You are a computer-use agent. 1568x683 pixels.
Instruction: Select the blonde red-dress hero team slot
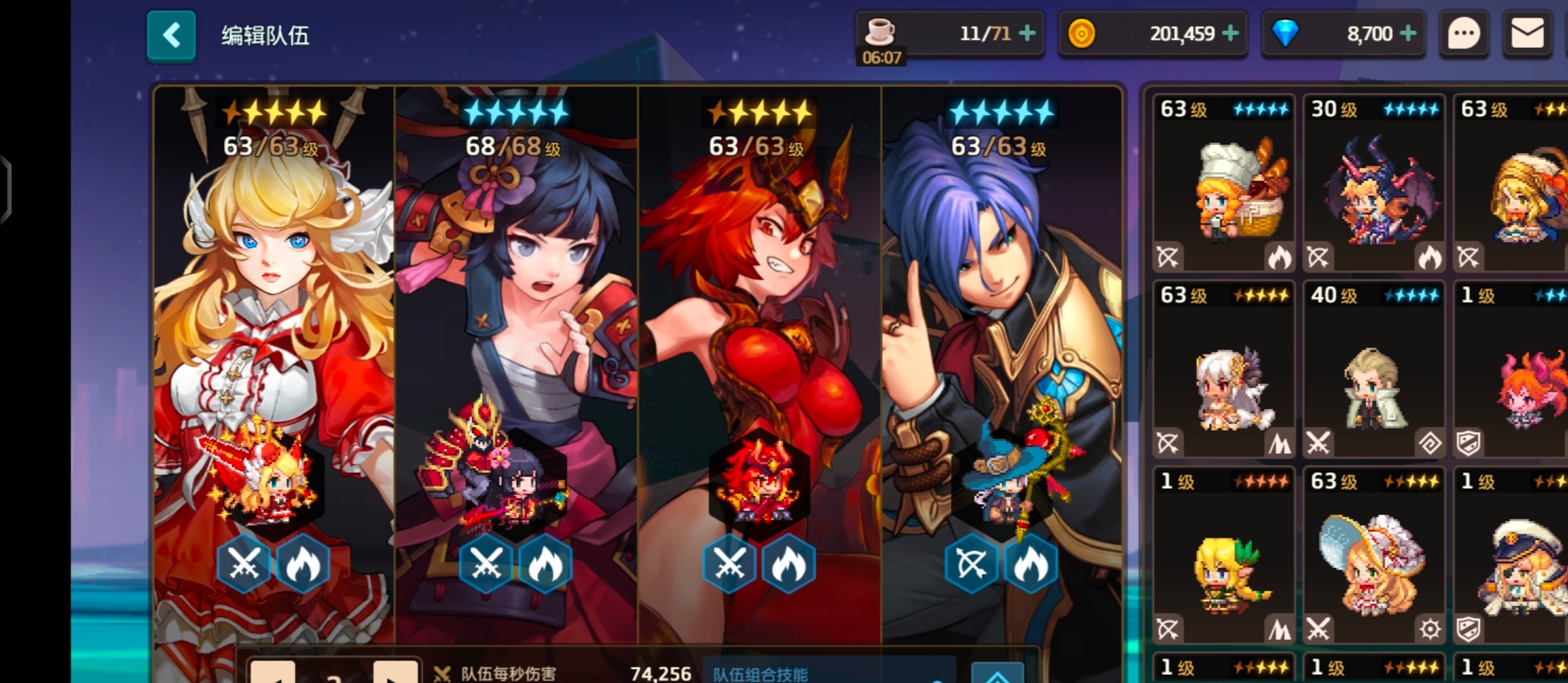274,352
